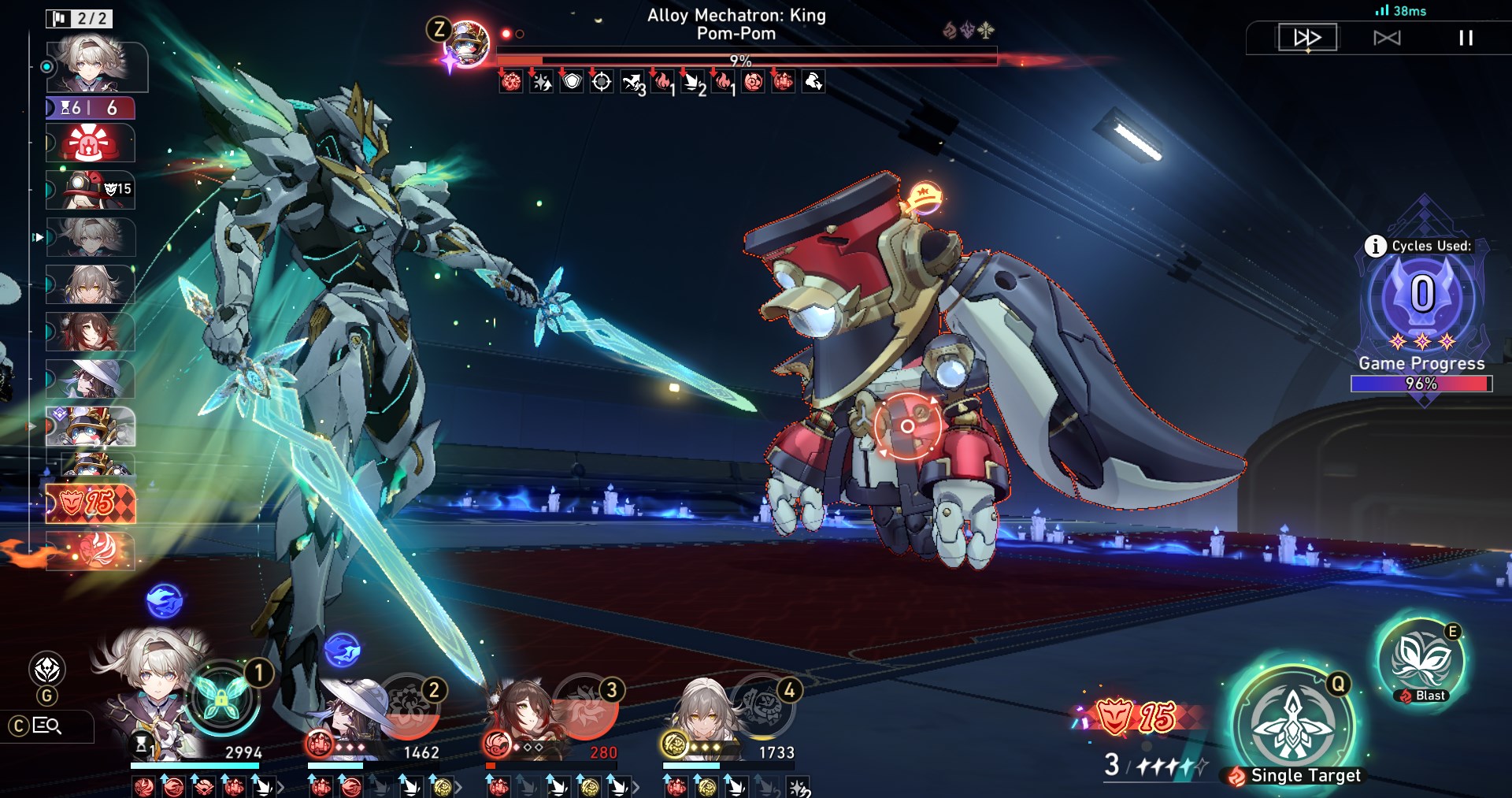Pause the battle
The height and width of the screenshot is (798, 1512).
tap(1466, 38)
